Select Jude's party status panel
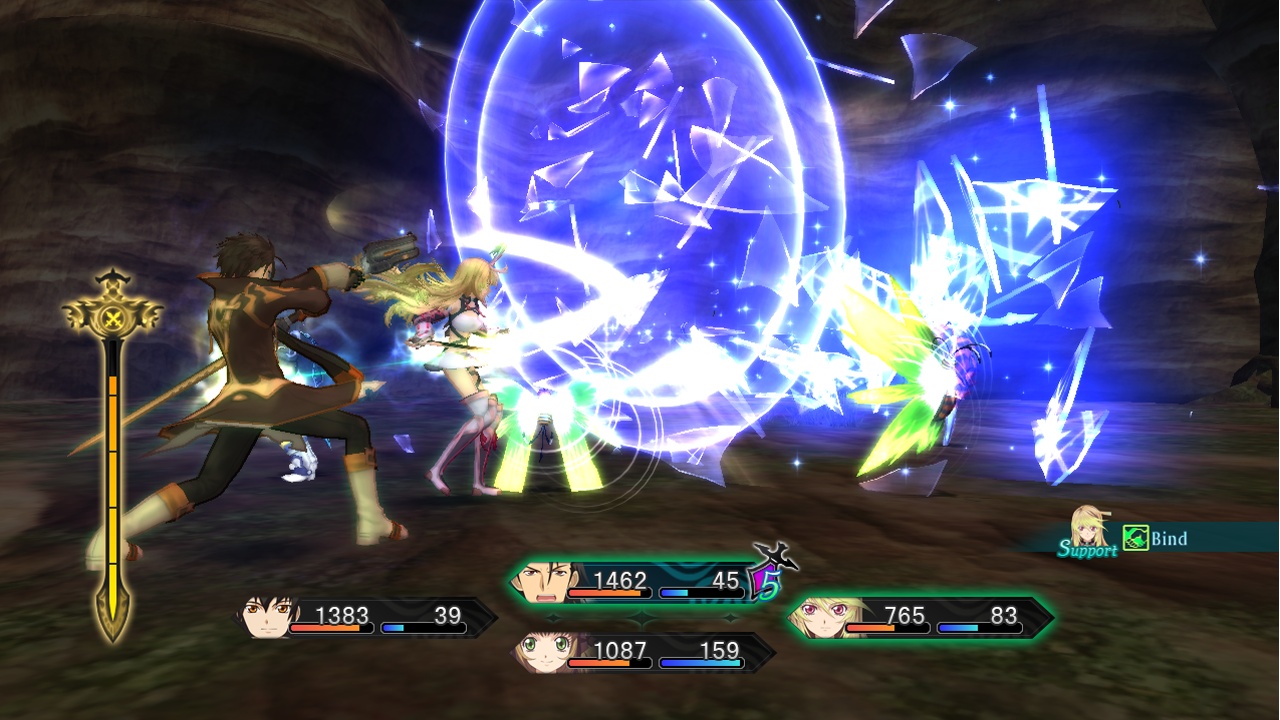 366,618
